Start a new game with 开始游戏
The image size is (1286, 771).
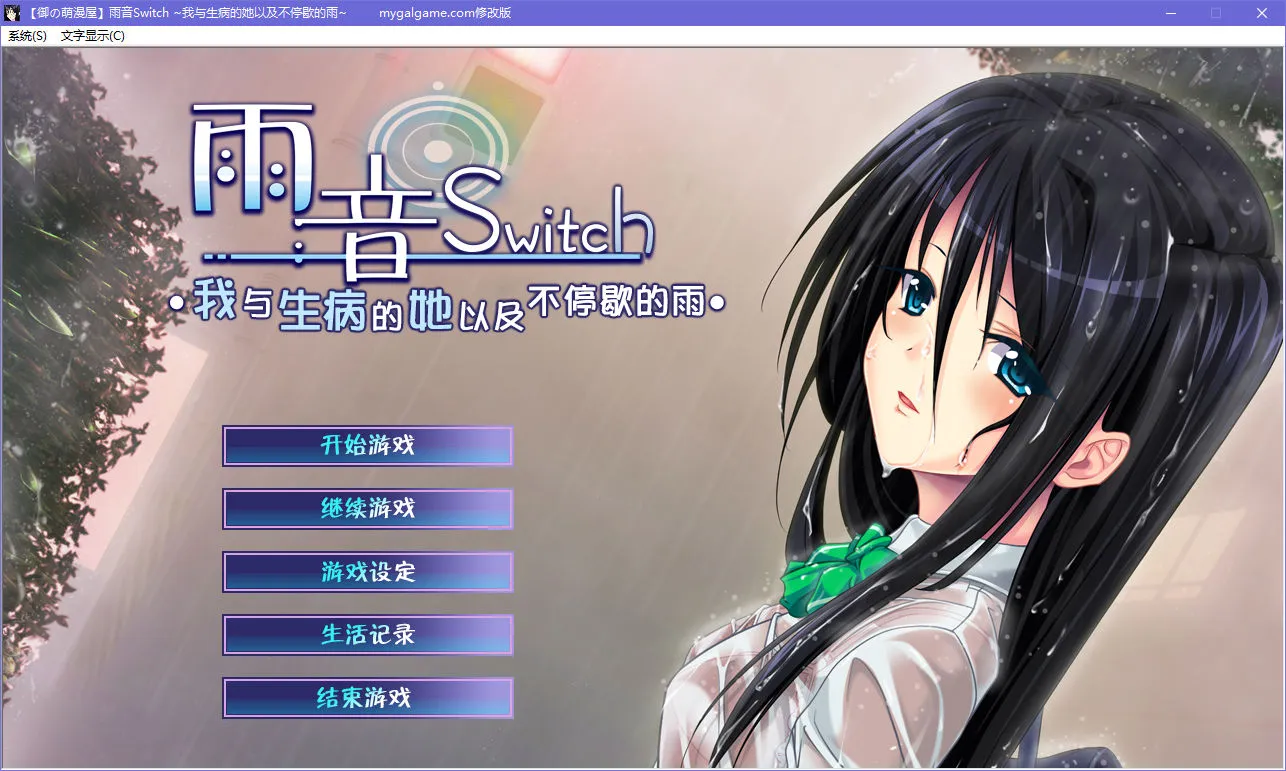point(367,446)
